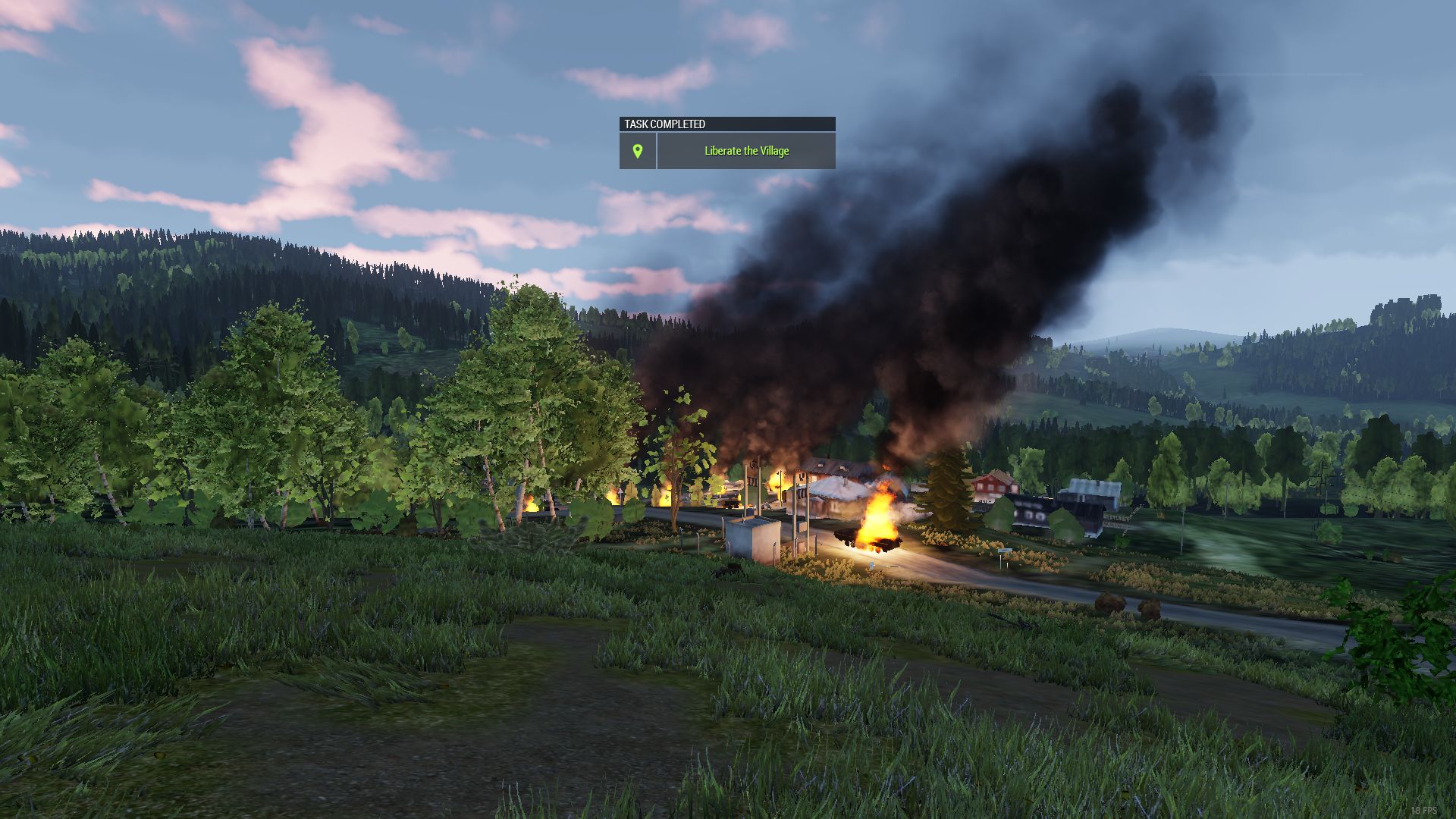Click the Liberate the Village task notification
Viewport: 1456px width, 819px height.
pos(746,151)
